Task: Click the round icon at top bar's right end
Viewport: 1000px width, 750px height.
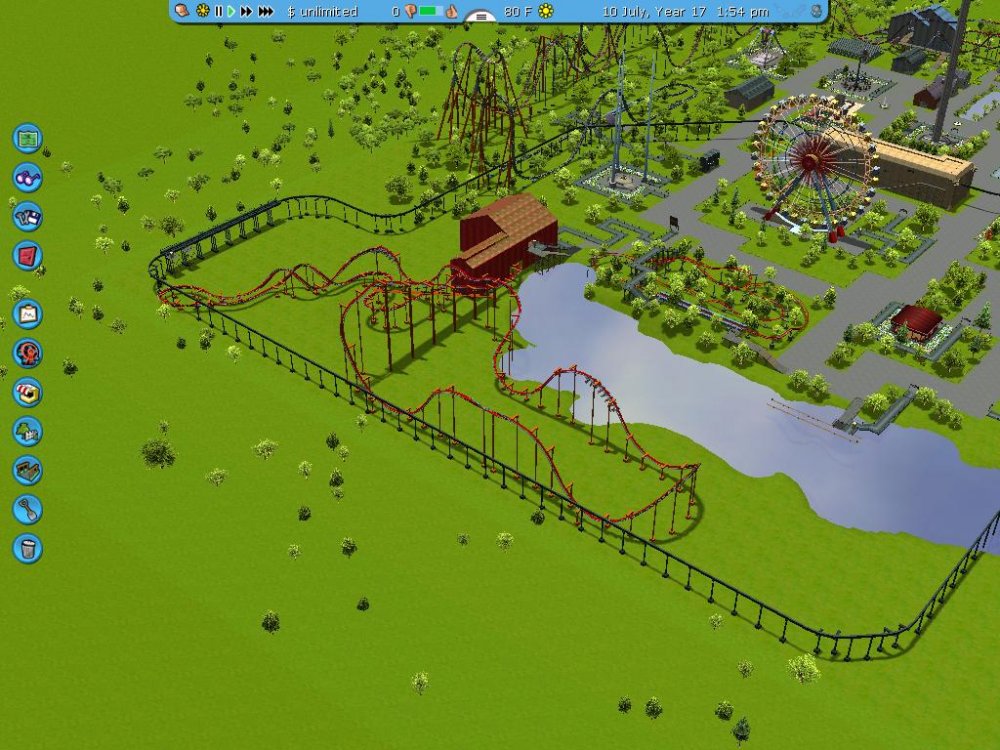Action: click(817, 11)
